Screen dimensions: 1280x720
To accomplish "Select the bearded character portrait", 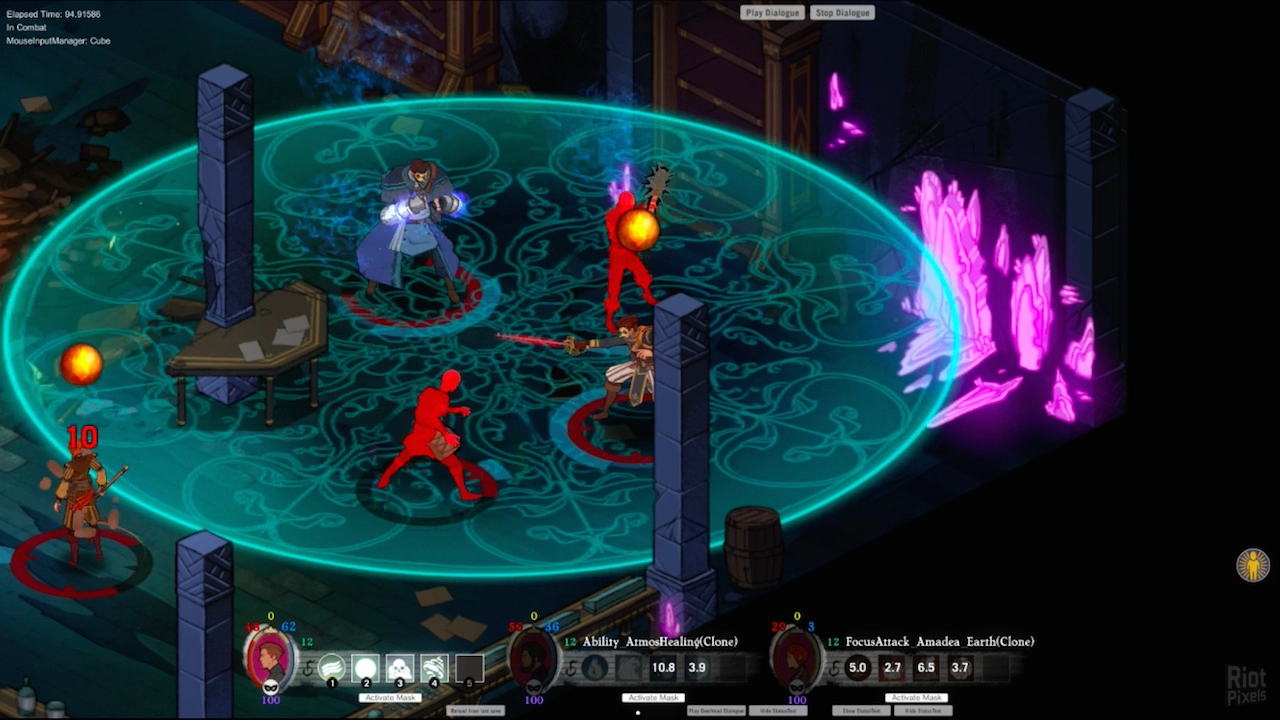I will 533,659.
